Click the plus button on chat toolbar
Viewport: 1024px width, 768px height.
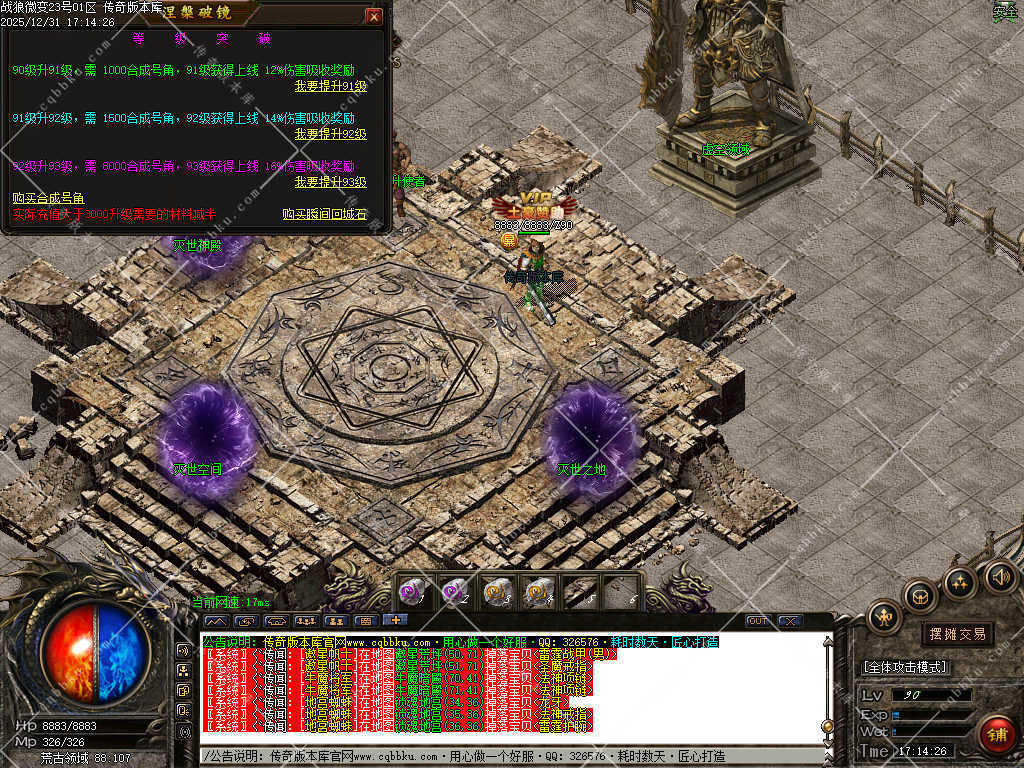click(396, 621)
